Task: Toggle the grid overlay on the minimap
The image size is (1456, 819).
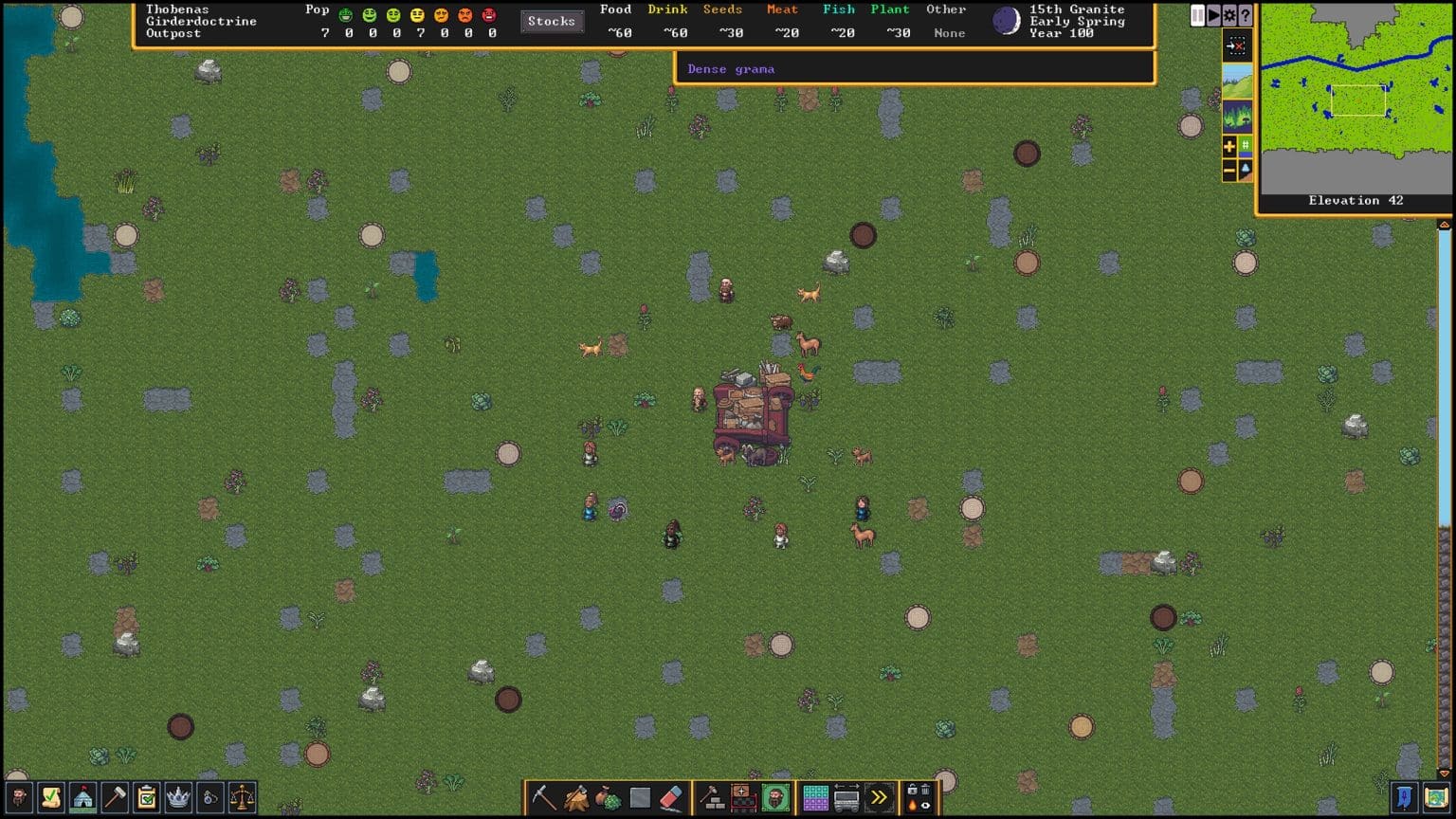Action: tap(1246, 145)
